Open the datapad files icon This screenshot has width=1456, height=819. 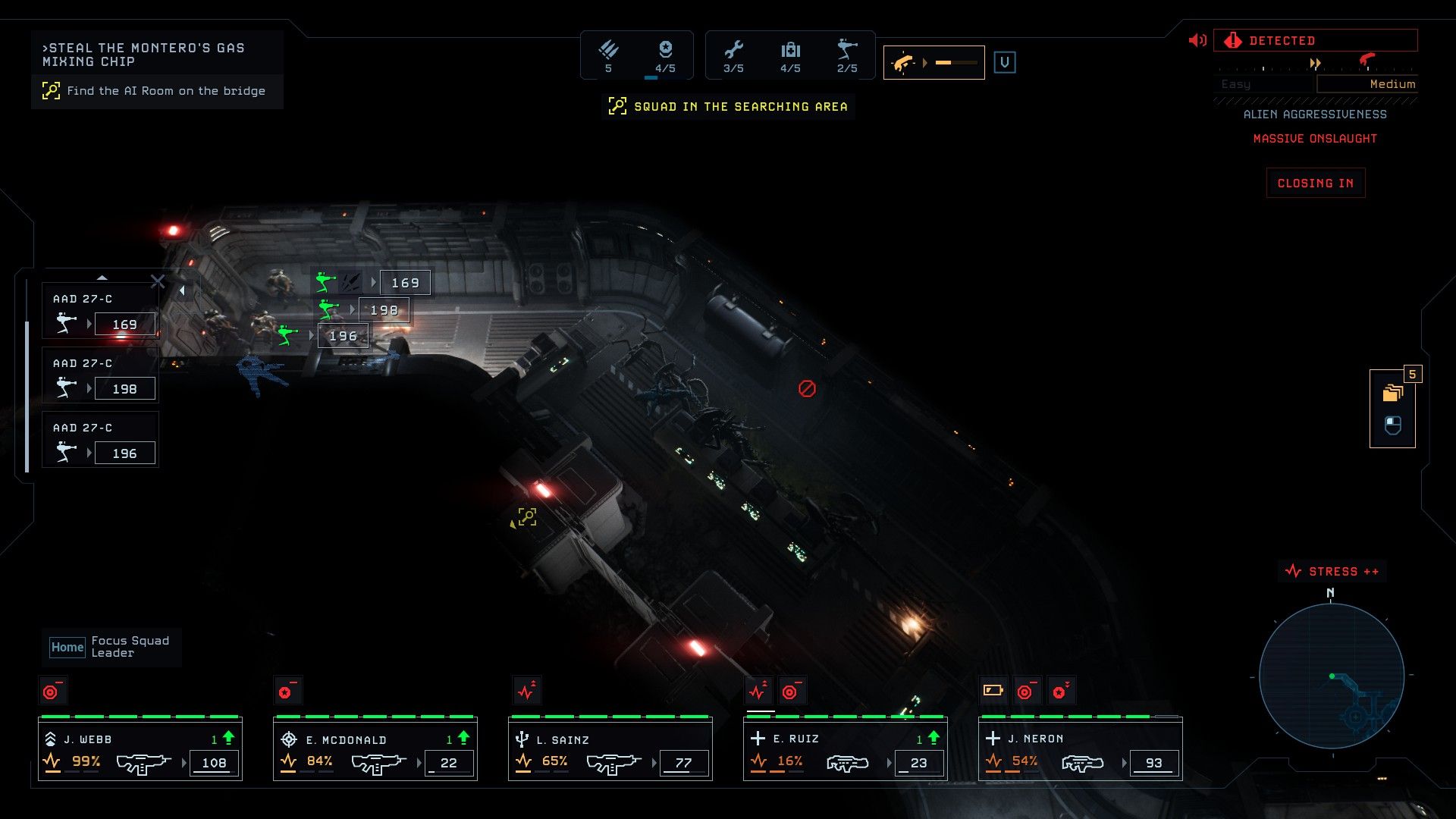(1392, 393)
